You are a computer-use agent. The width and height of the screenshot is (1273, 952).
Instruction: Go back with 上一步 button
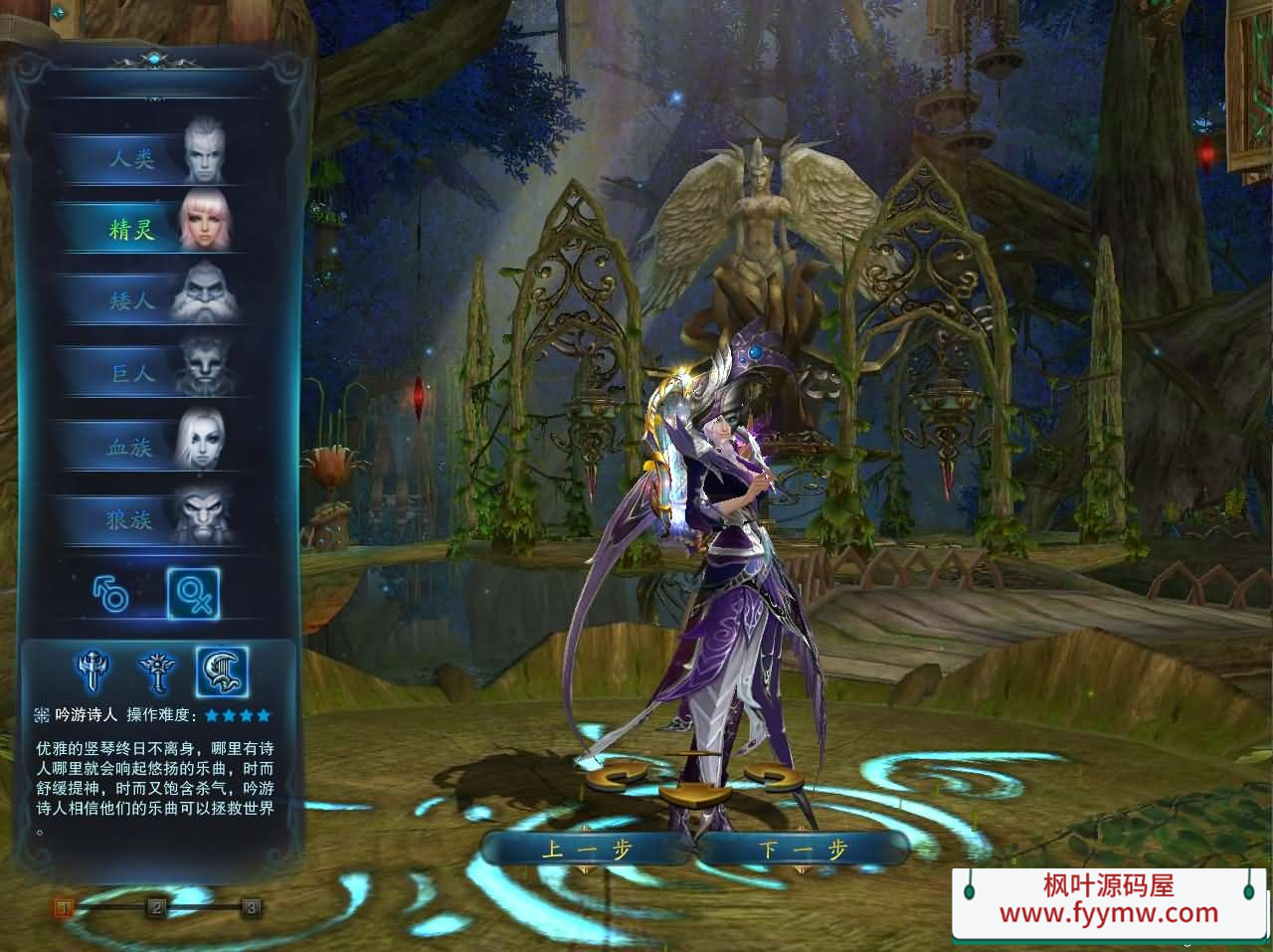587,849
